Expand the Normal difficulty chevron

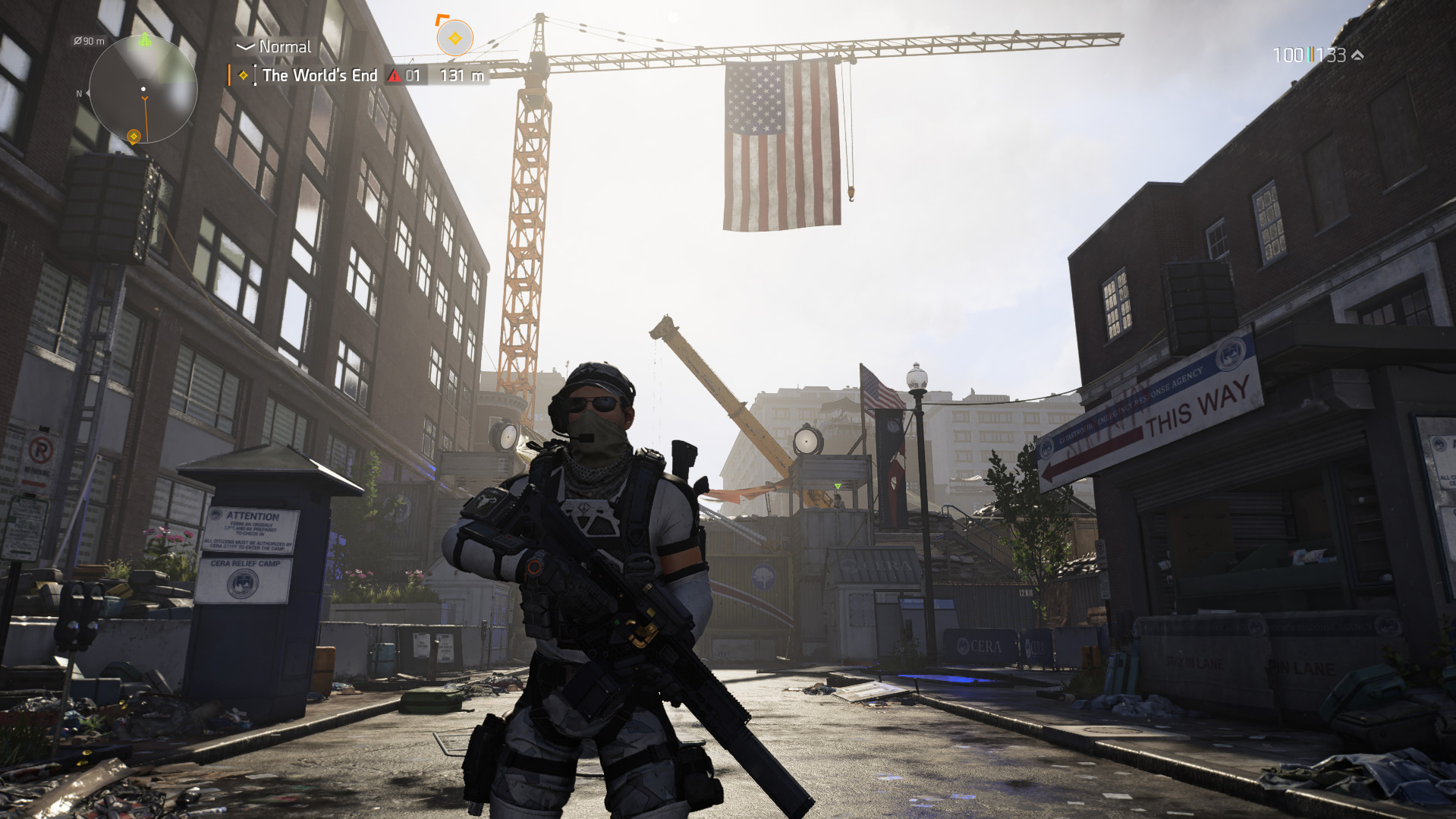click(244, 47)
